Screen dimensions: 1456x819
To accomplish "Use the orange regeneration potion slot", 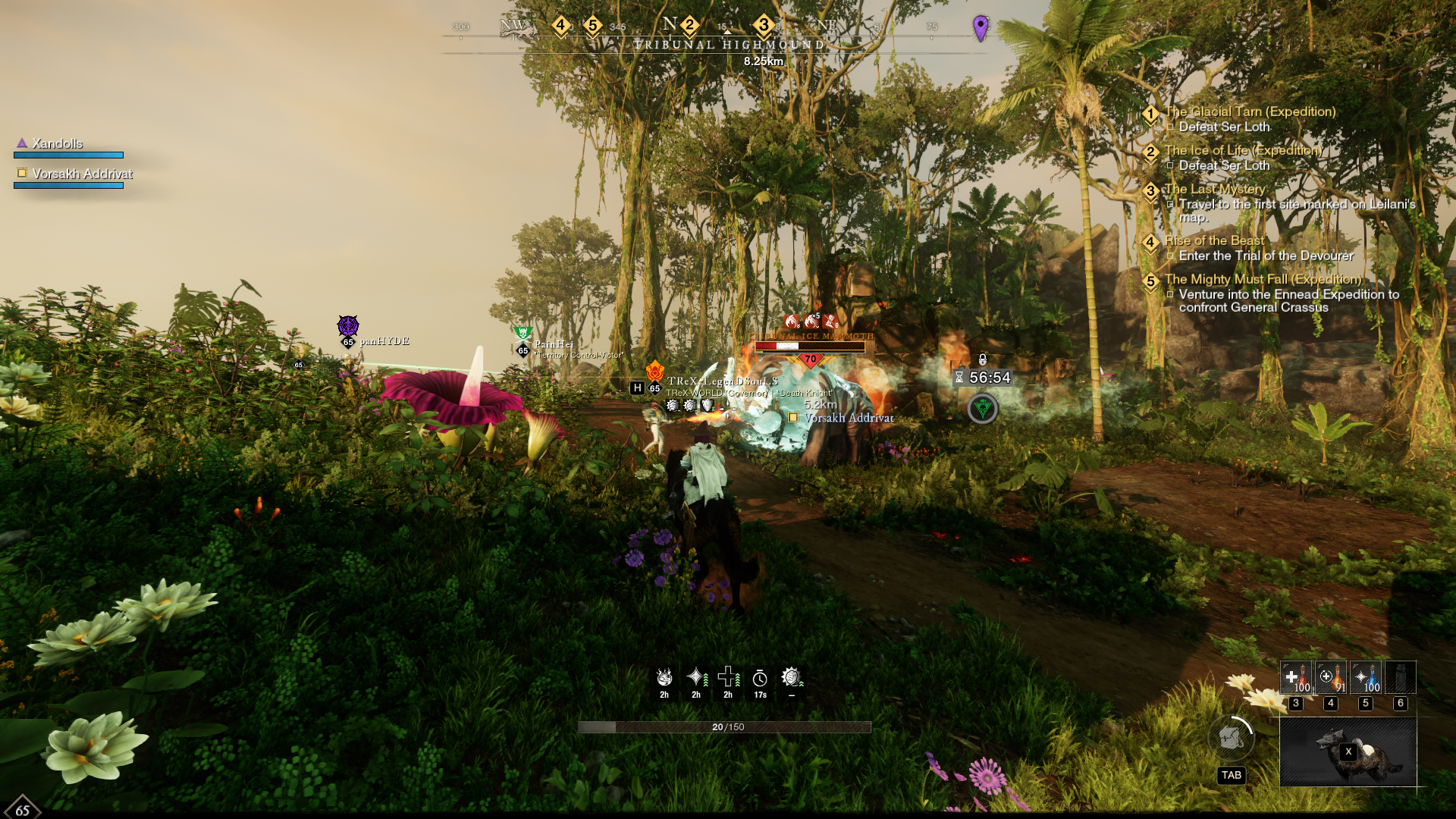I will click(1331, 677).
